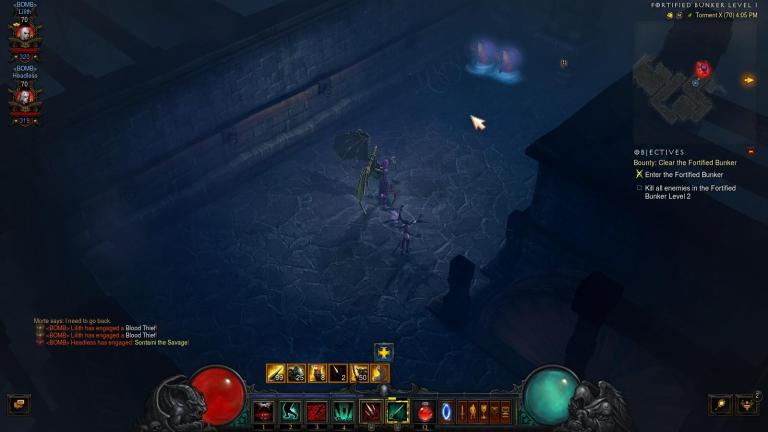Image resolution: width=768 pixels, height=432 pixels.
Task: Open the social button in bottom-right corner
Action: (748, 404)
